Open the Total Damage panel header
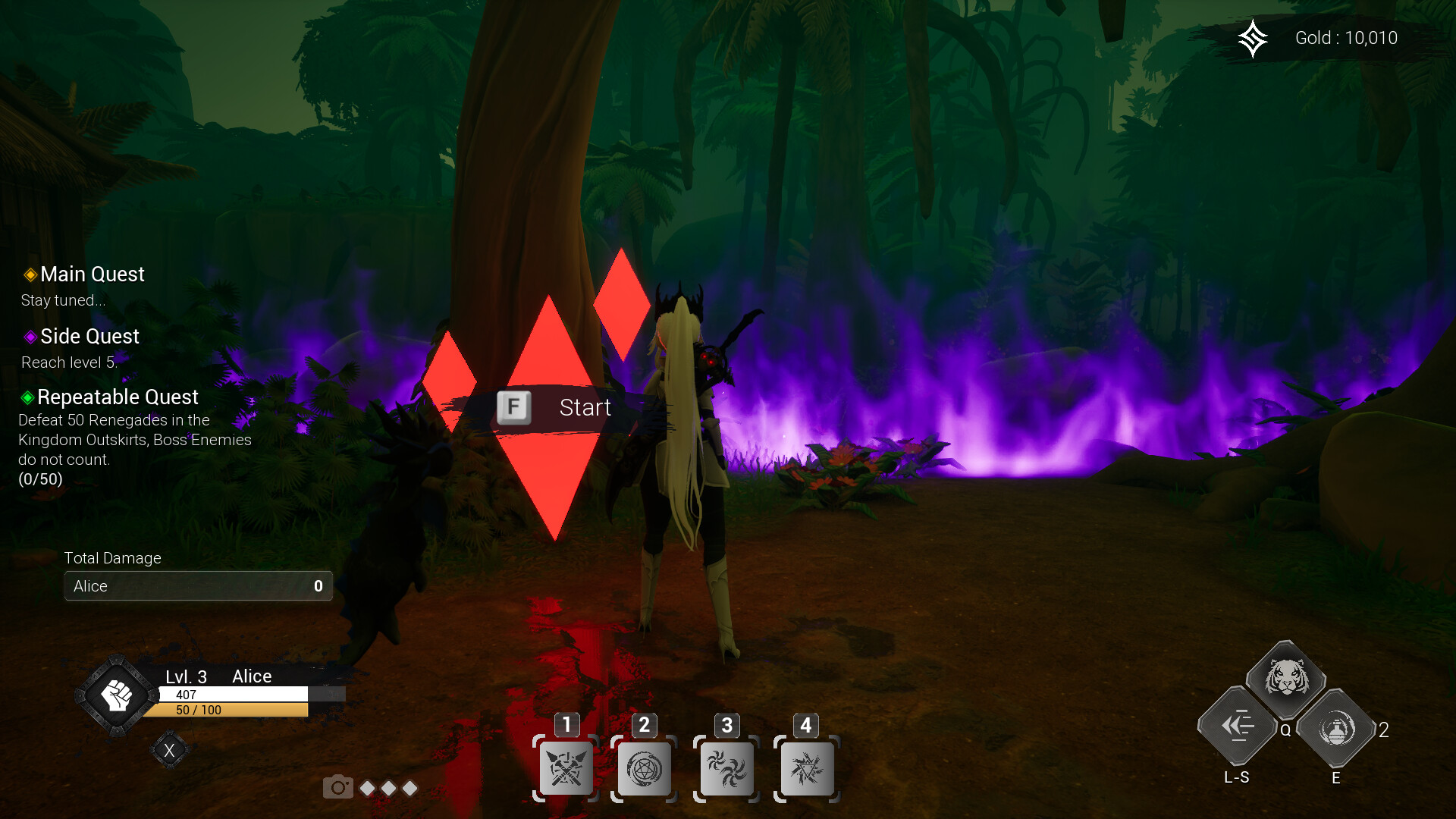 112,558
